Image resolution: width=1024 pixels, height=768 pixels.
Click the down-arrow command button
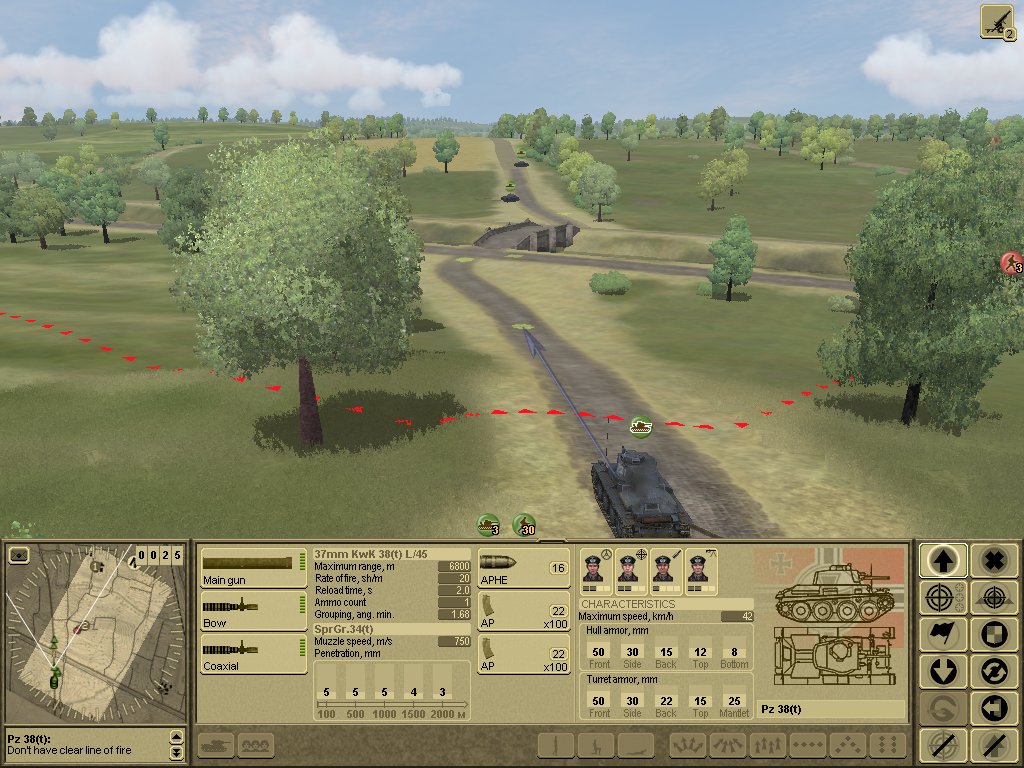(942, 671)
